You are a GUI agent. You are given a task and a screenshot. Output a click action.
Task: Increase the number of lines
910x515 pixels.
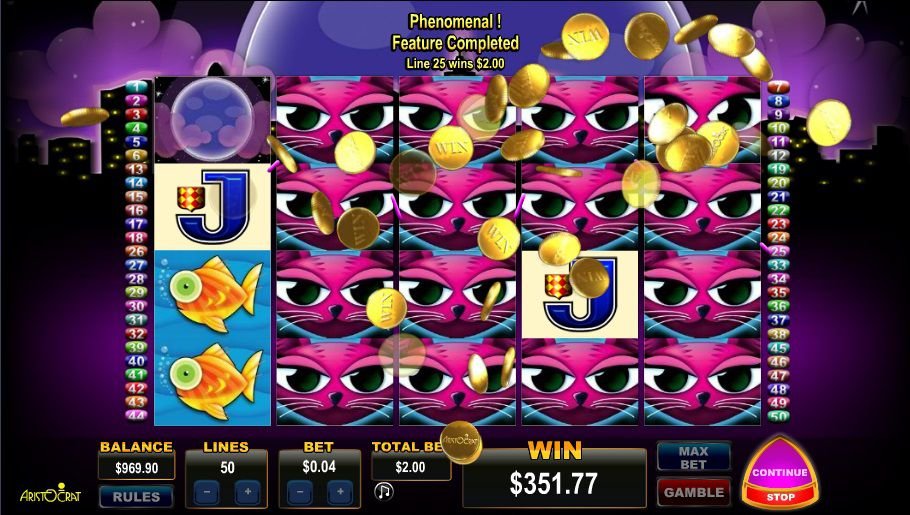(247, 492)
